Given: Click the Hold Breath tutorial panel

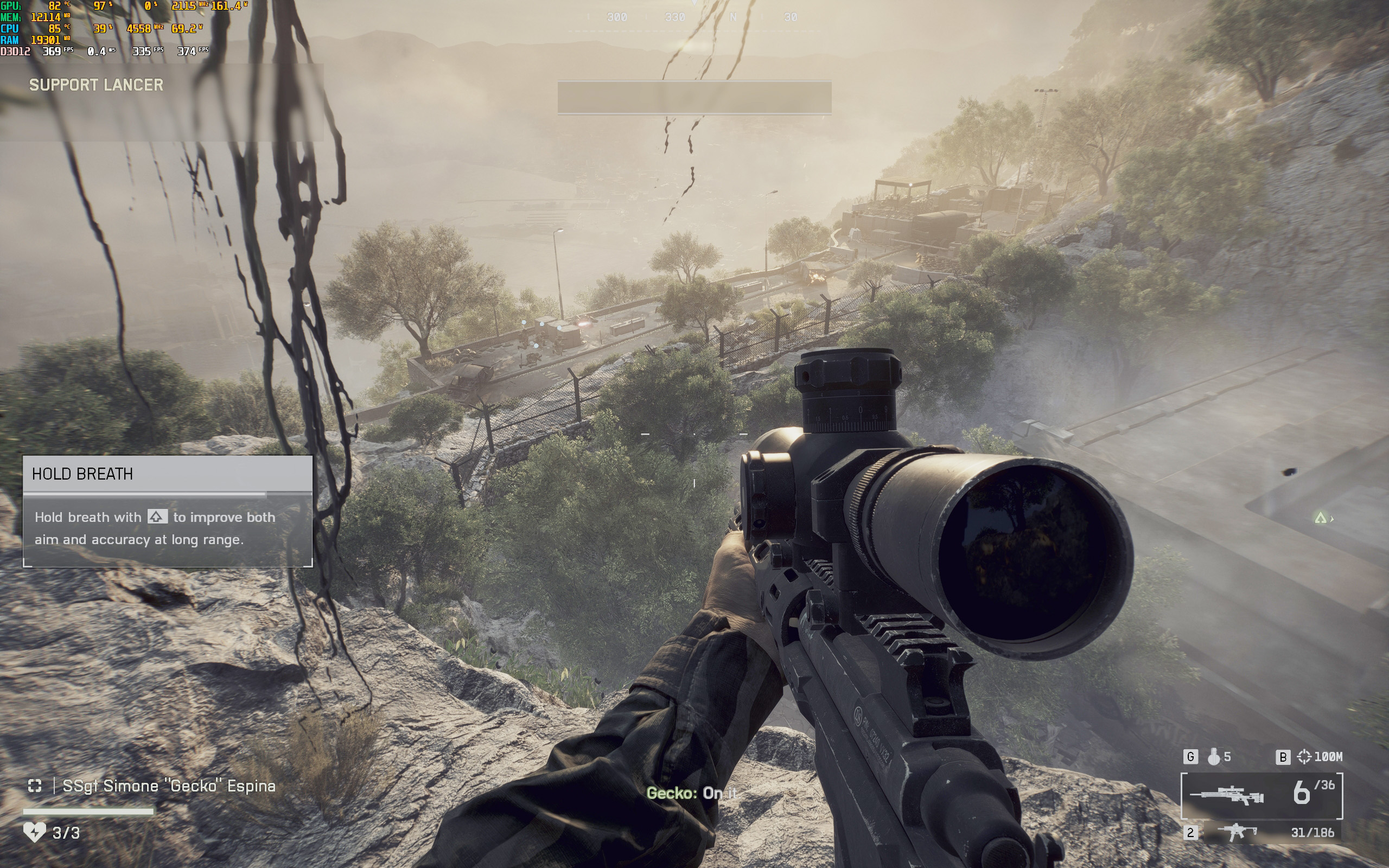Looking at the screenshot, I should pyautogui.click(x=168, y=511).
